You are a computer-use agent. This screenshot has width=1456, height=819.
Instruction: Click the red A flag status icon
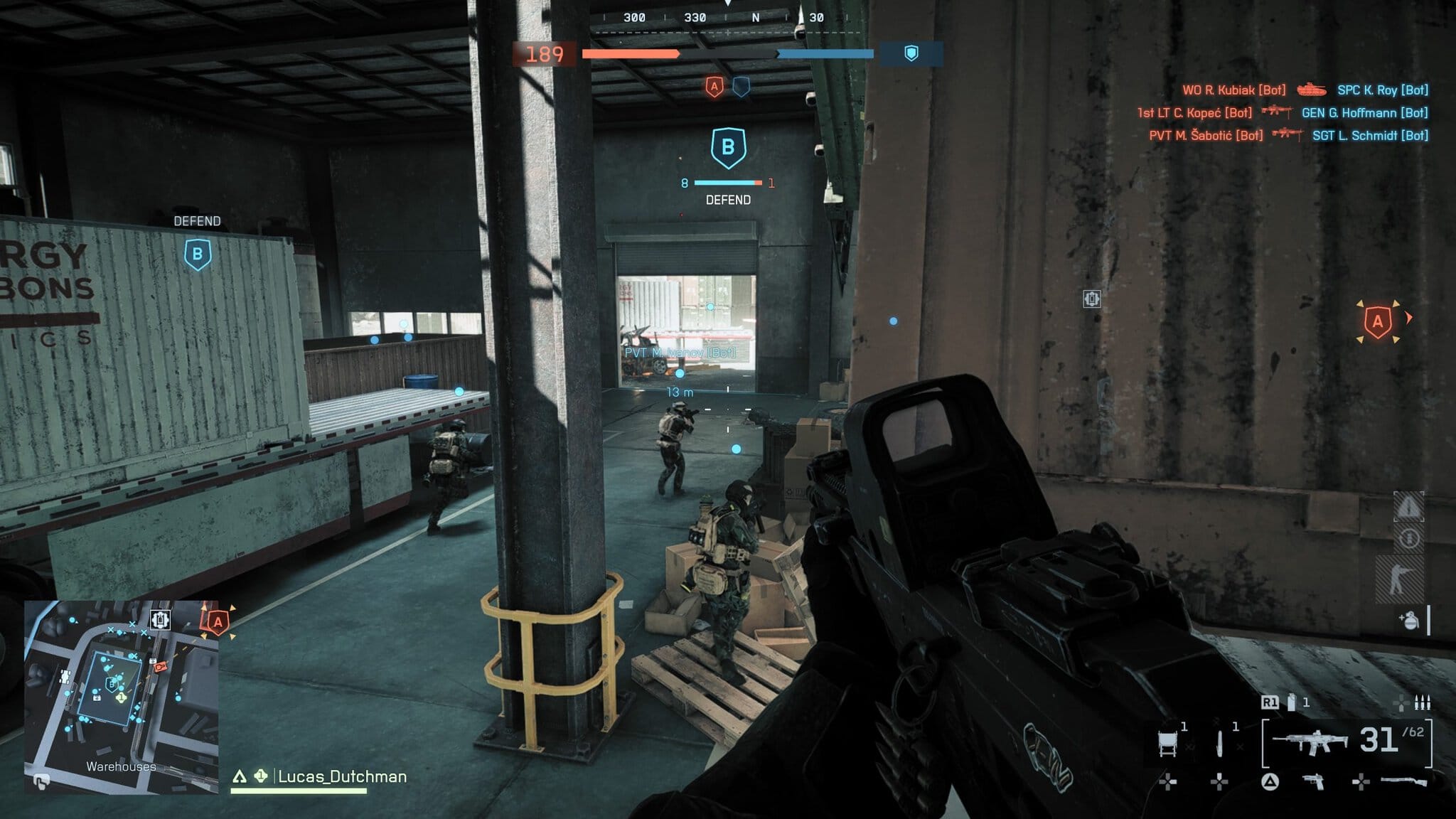714,87
